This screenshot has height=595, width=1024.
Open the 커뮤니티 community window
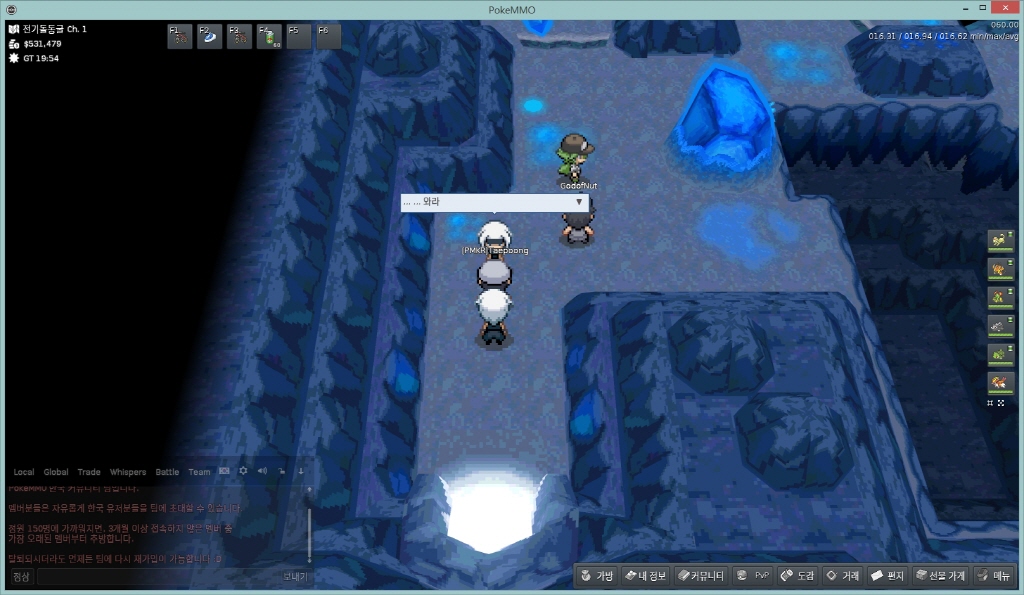700,576
